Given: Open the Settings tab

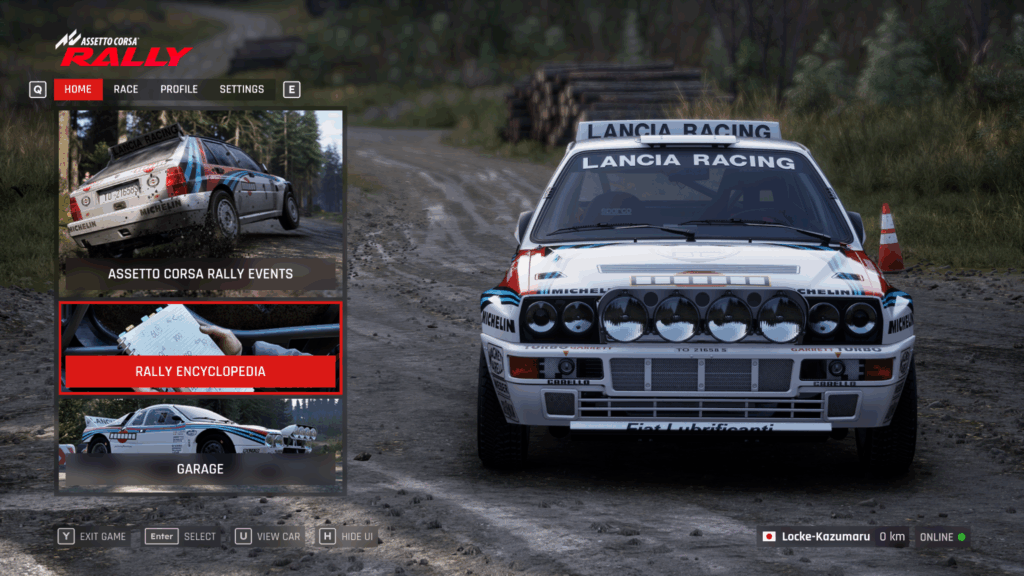Looking at the screenshot, I should coord(242,89).
